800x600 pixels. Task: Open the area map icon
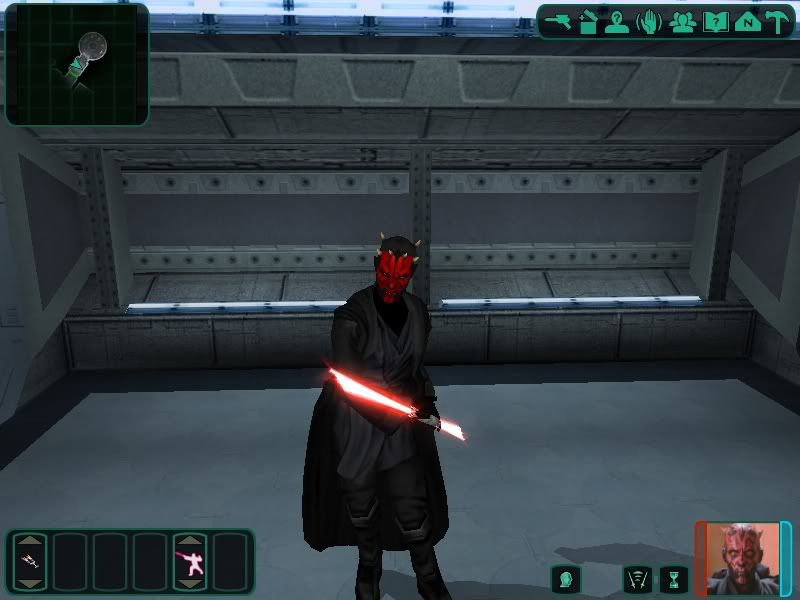coord(746,21)
